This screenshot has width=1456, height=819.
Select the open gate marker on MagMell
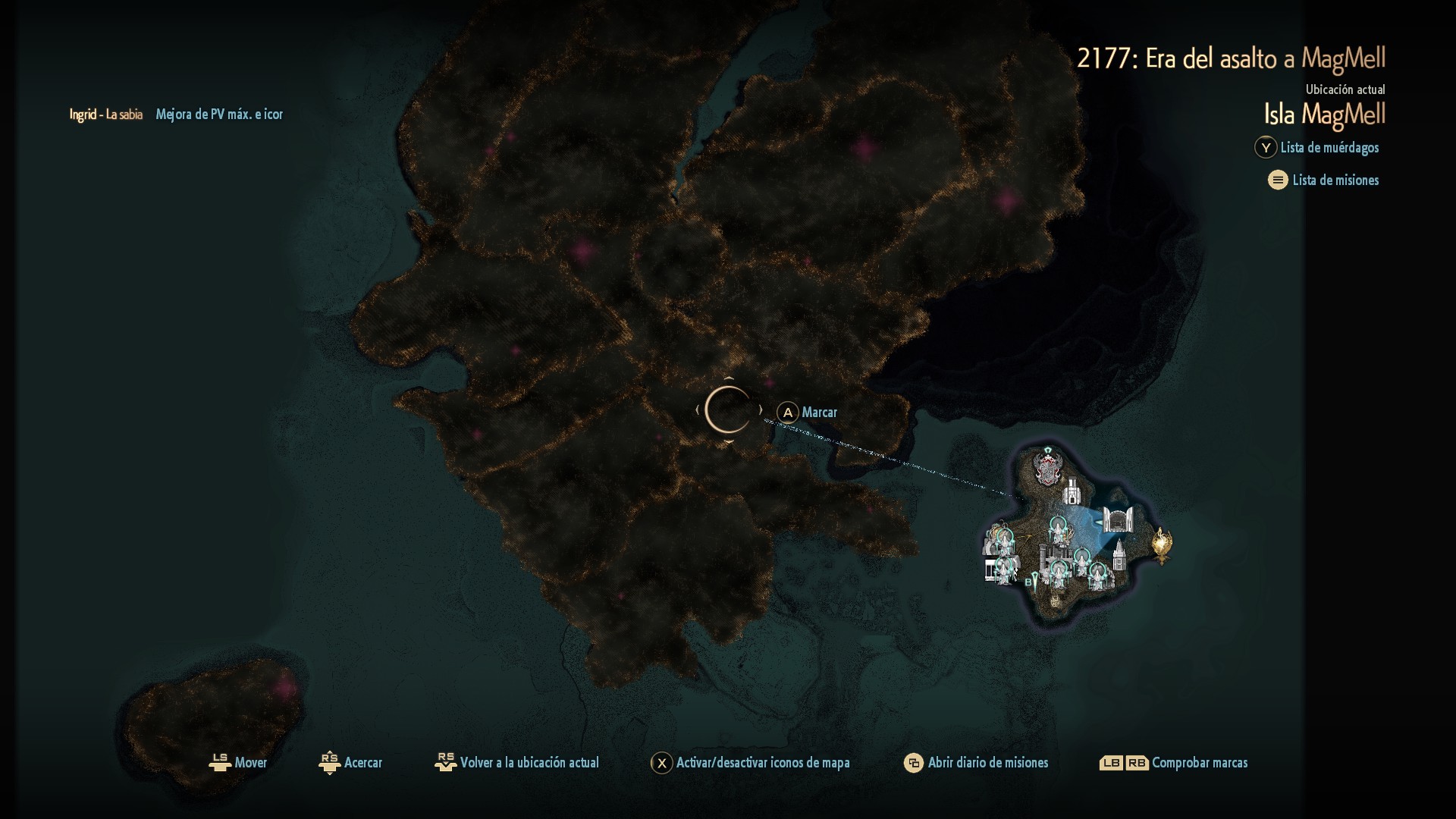click(x=1116, y=520)
